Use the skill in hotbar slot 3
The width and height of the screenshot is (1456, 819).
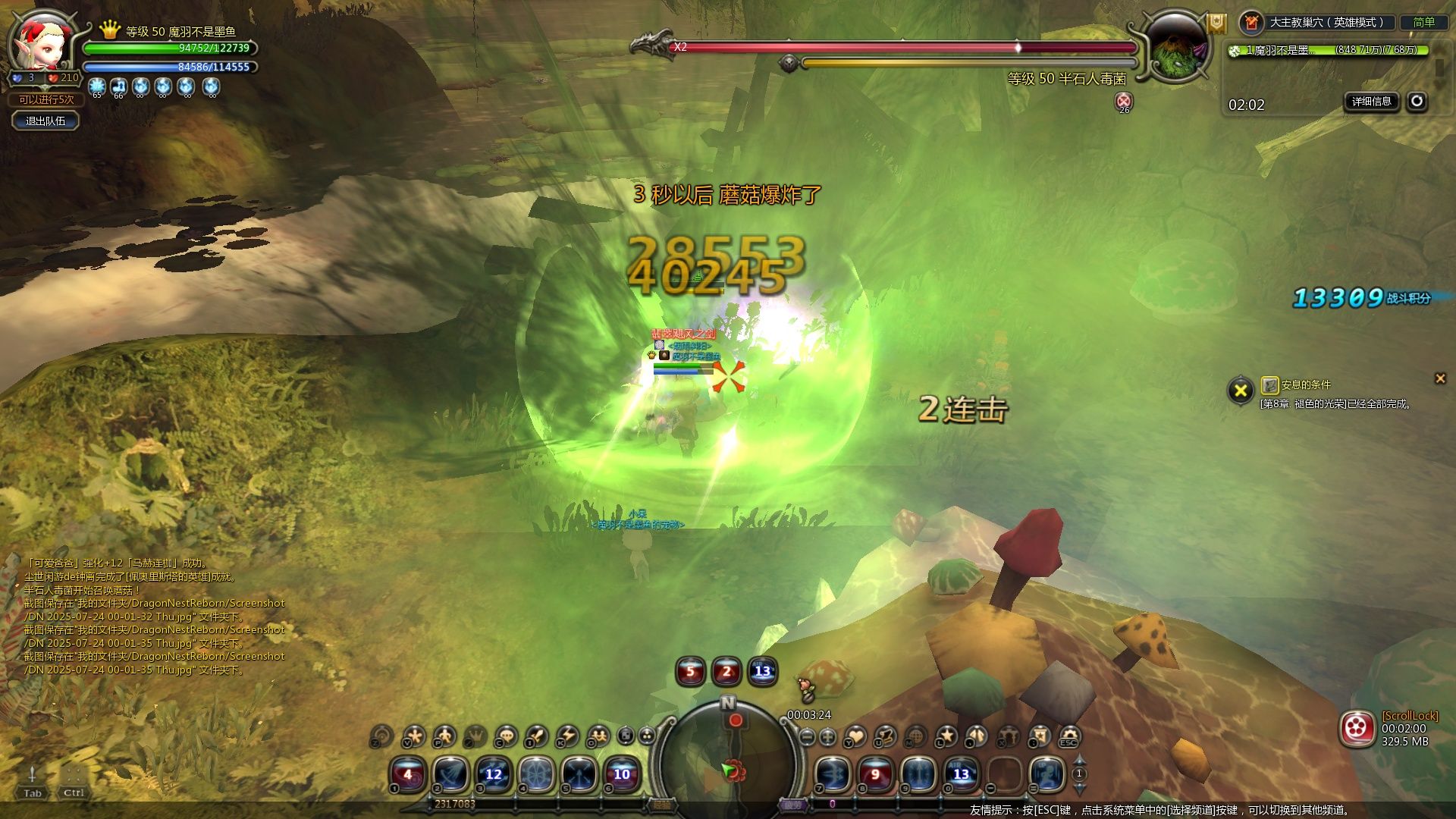494,774
